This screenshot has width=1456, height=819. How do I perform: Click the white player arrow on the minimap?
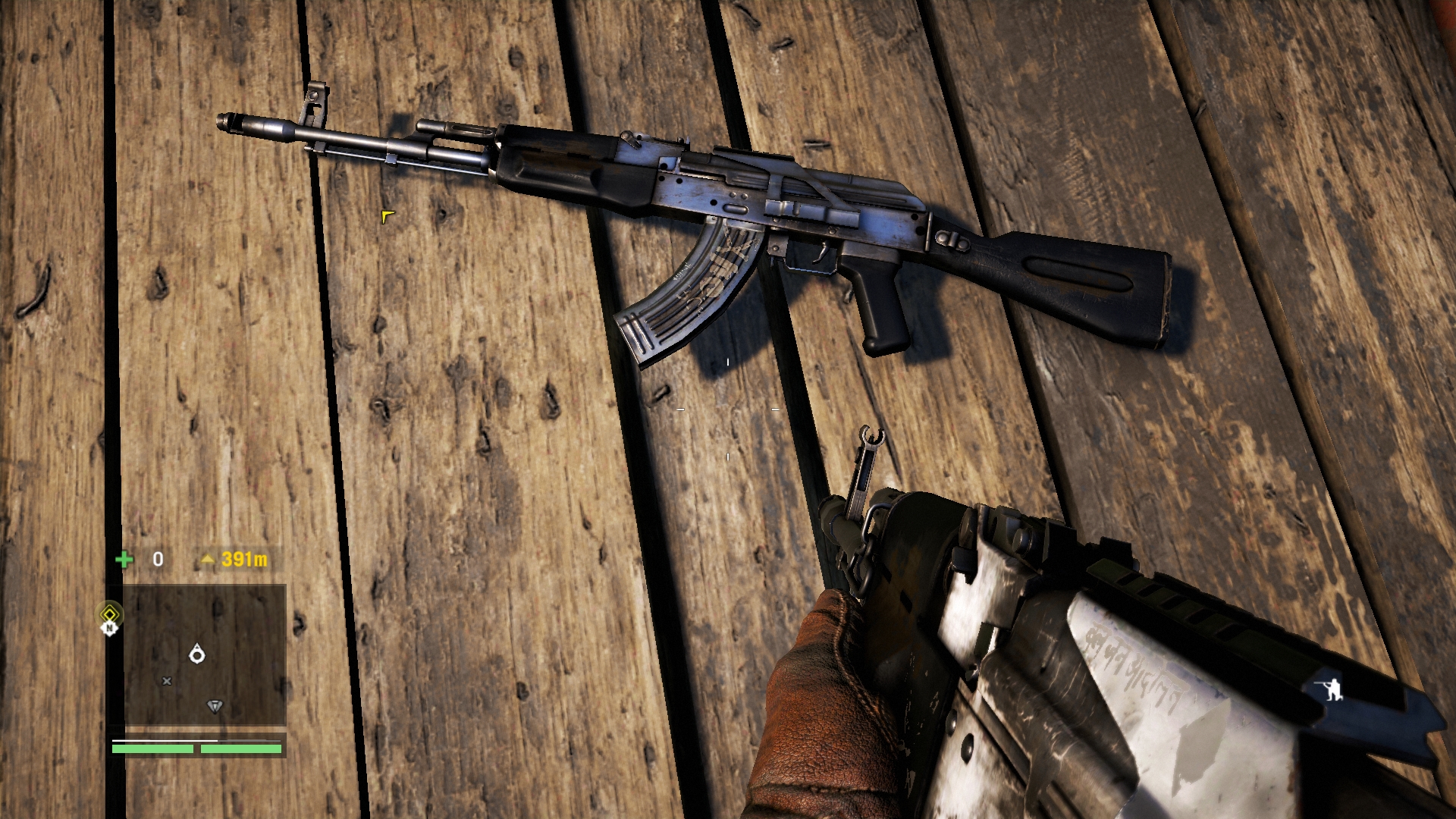click(197, 654)
